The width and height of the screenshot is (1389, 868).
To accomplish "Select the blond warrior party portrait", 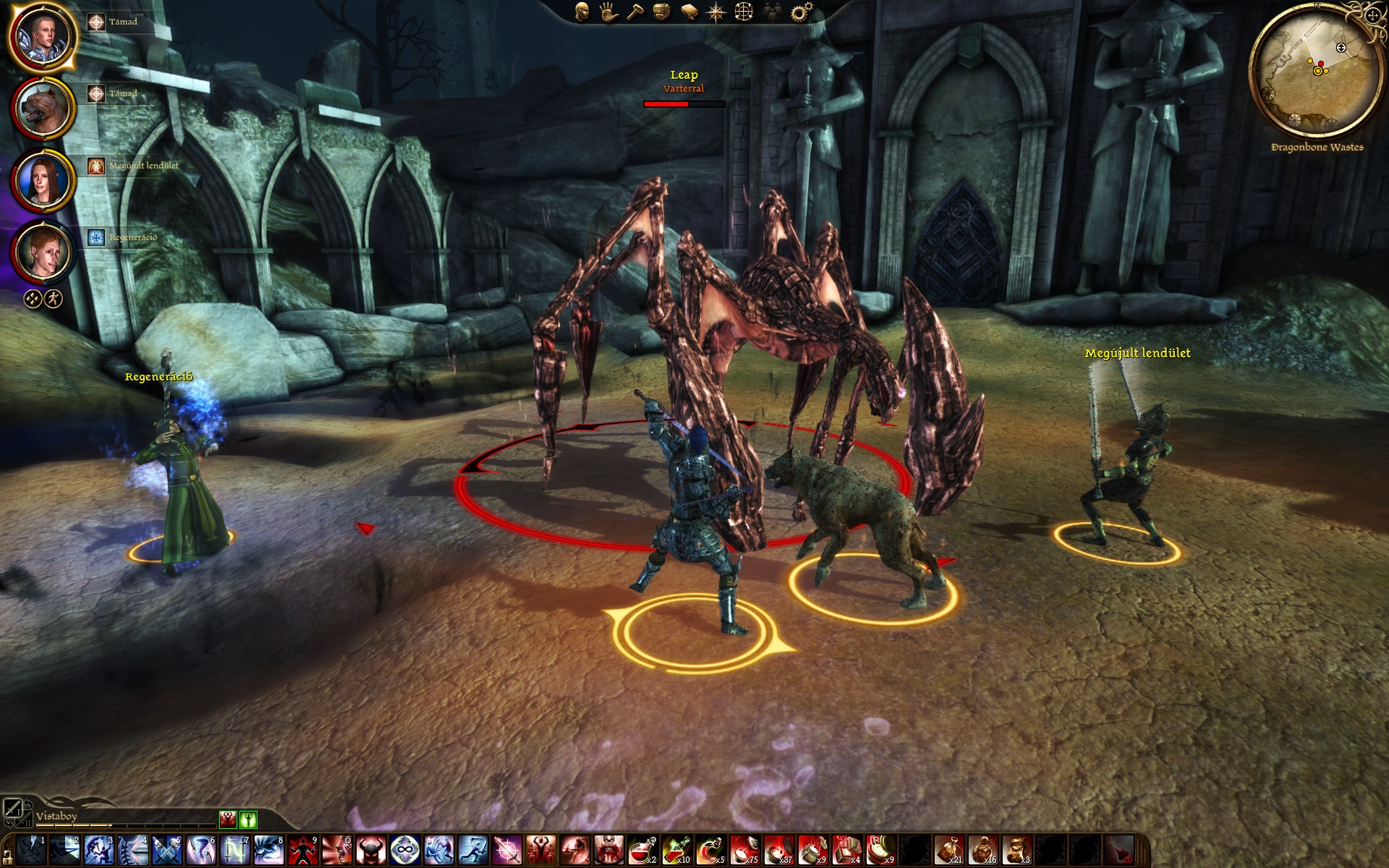I will [x=43, y=35].
